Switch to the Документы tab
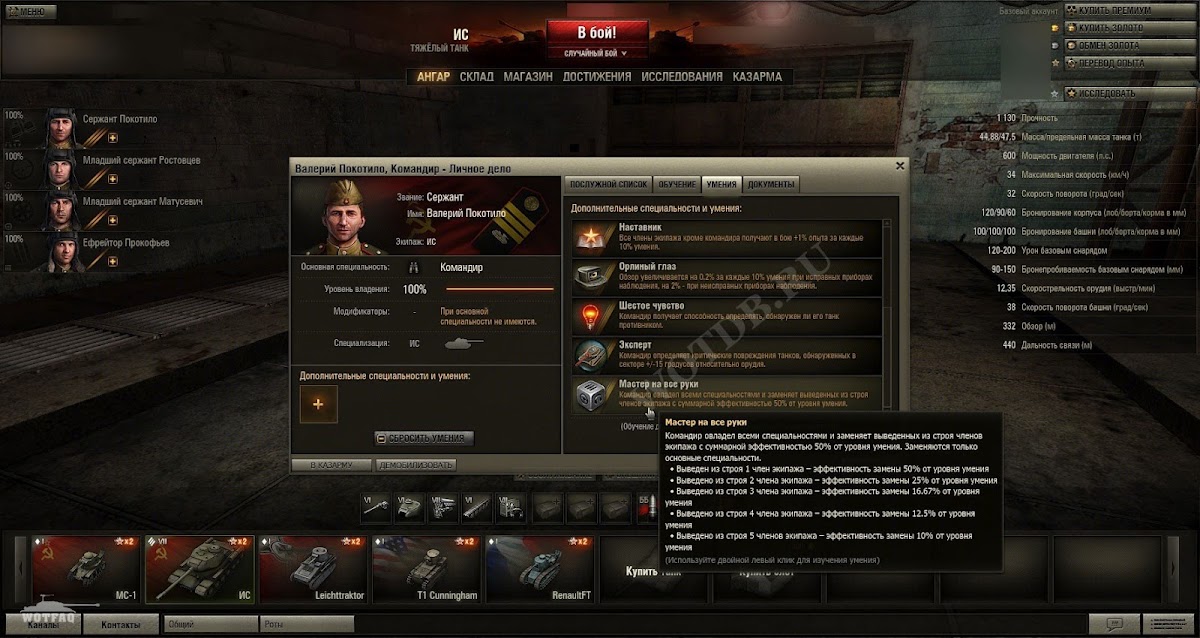The image size is (1200, 638). pos(771,184)
